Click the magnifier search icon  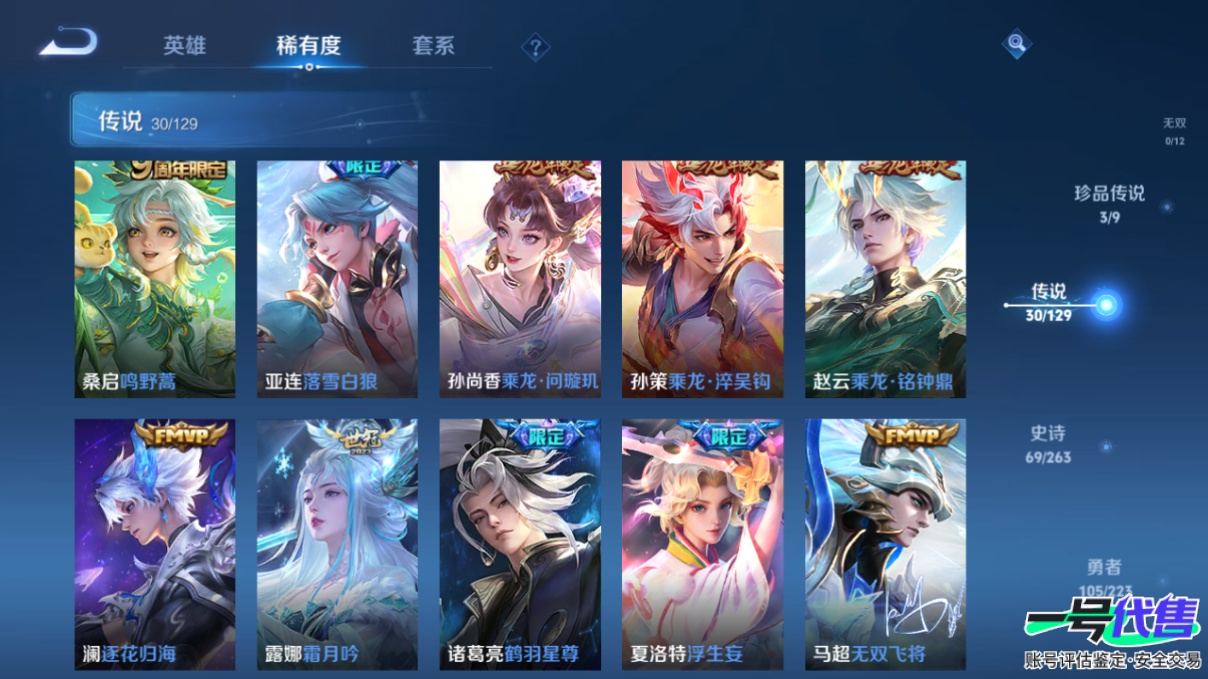point(1016,43)
